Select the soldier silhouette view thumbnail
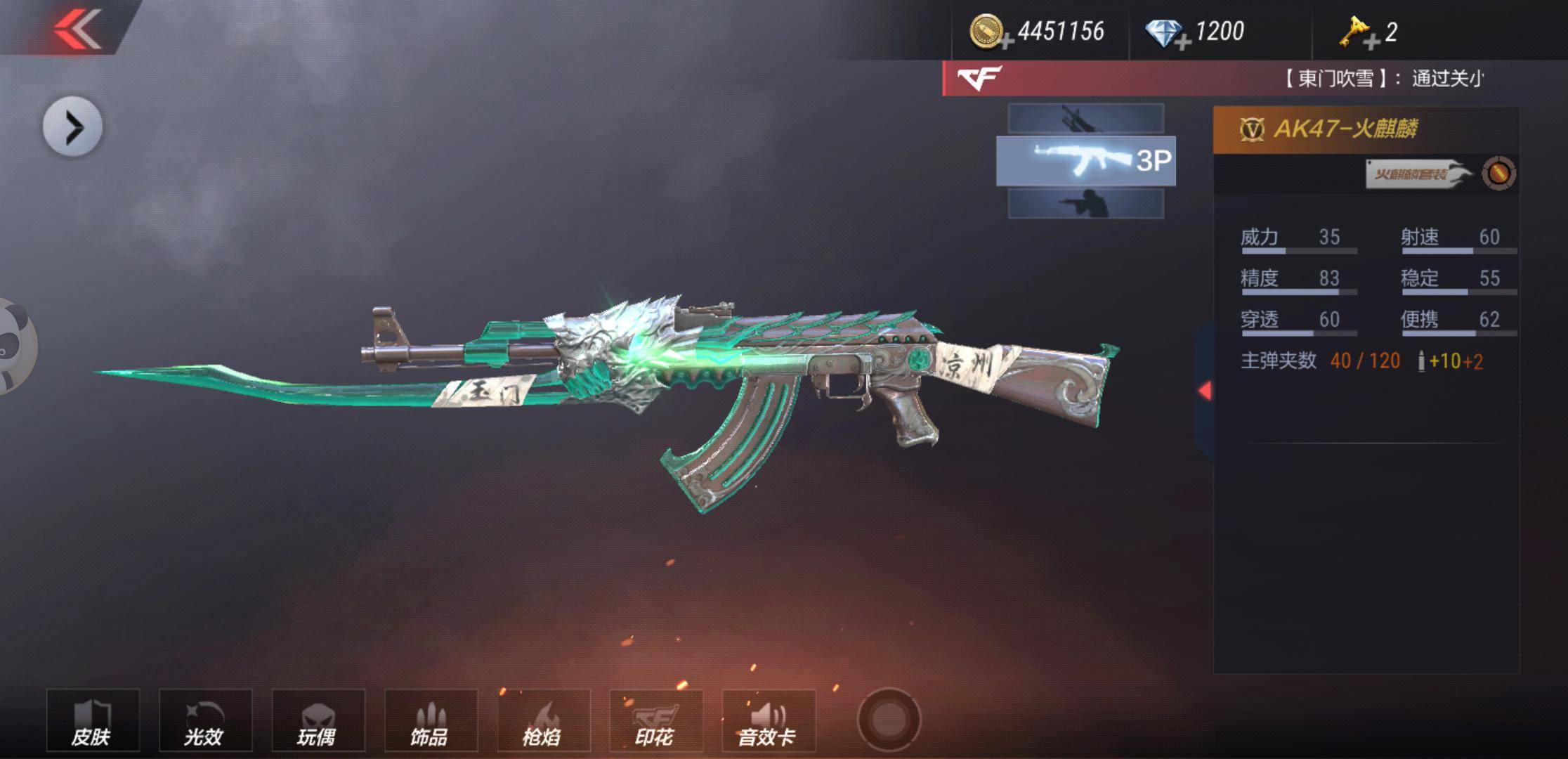Viewport: 1568px width, 759px height. (1085, 204)
